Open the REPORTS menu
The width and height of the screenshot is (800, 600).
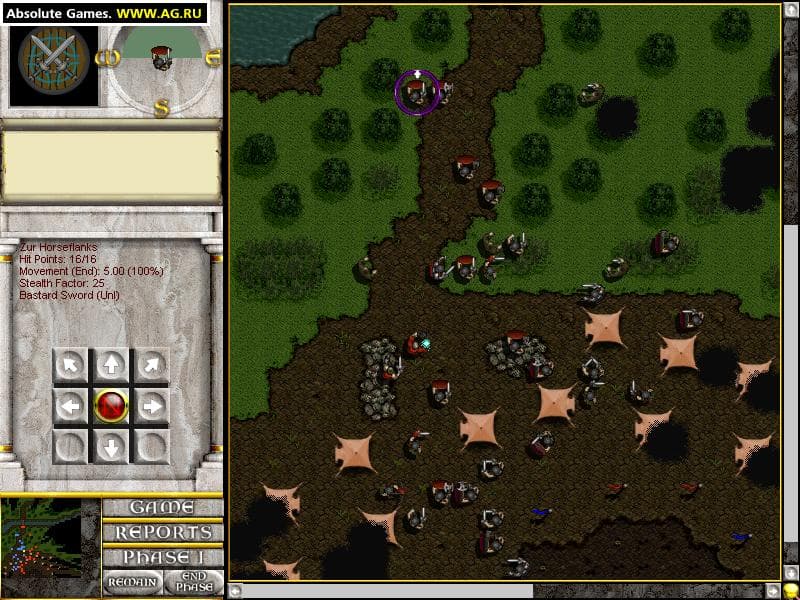tap(161, 532)
